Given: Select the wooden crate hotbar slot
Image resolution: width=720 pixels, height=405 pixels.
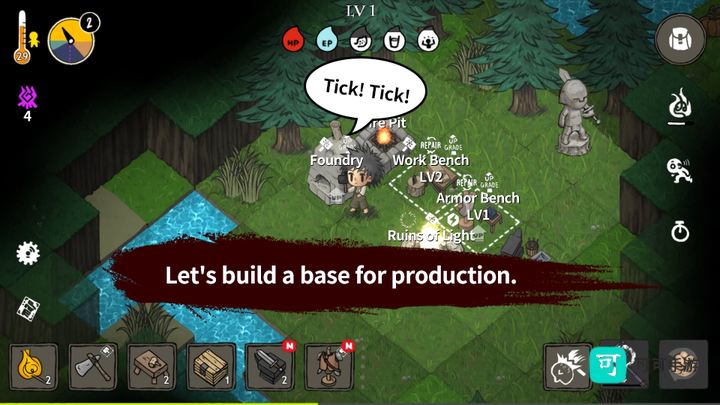Looking at the screenshot, I should [x=212, y=366].
